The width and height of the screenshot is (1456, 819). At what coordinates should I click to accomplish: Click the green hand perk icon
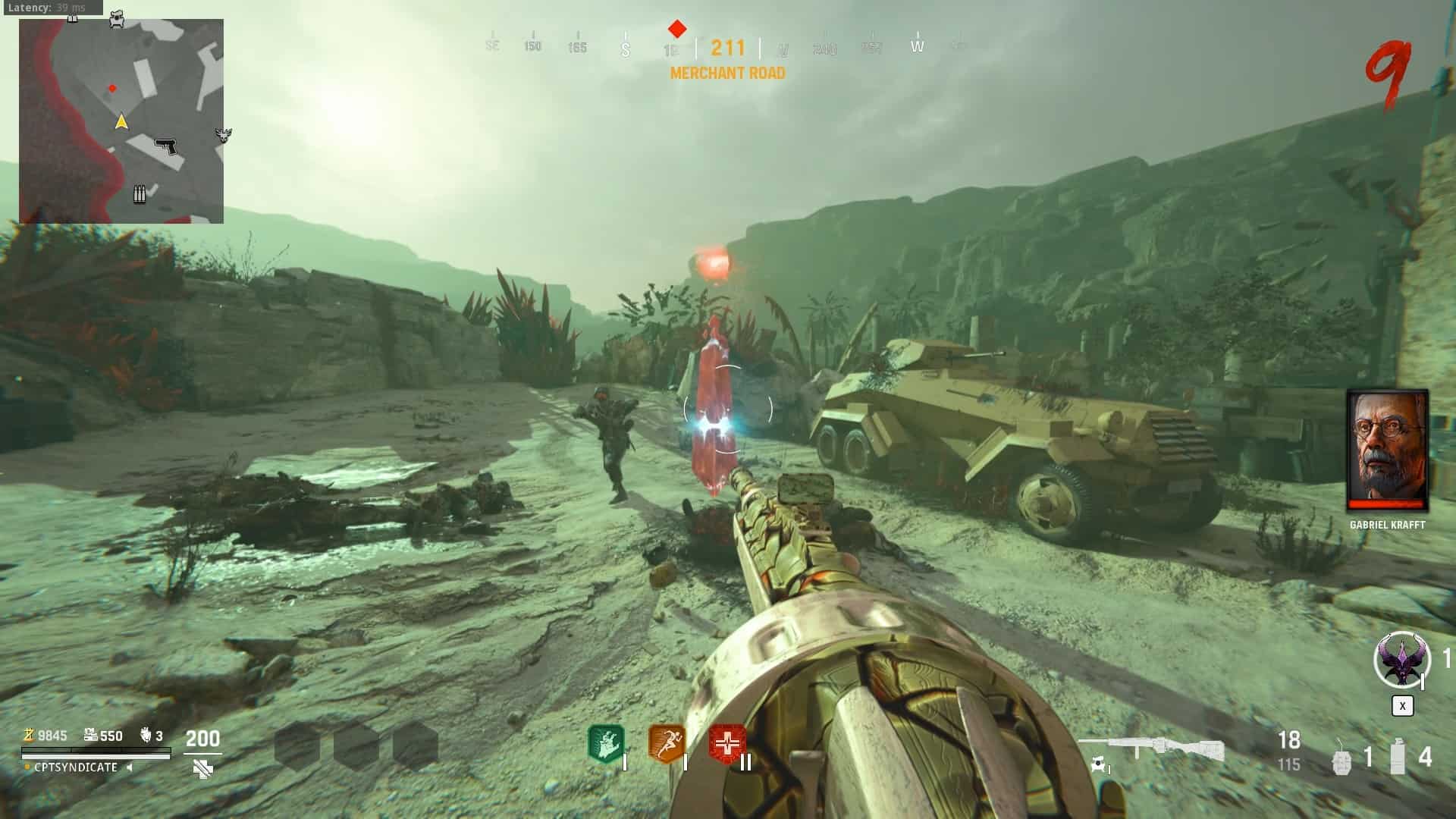pos(606,743)
